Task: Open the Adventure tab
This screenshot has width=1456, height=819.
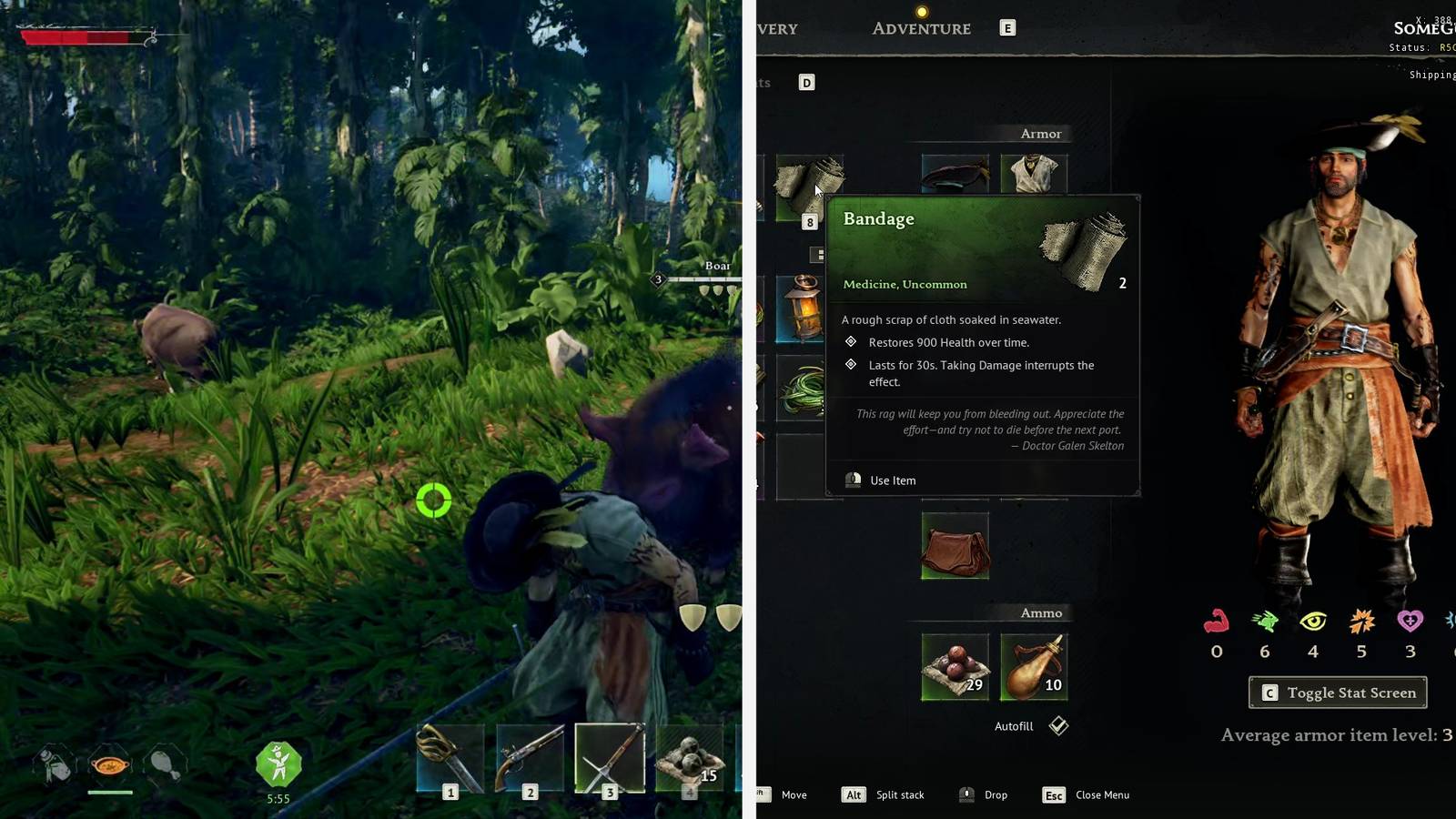Action: coord(920,28)
